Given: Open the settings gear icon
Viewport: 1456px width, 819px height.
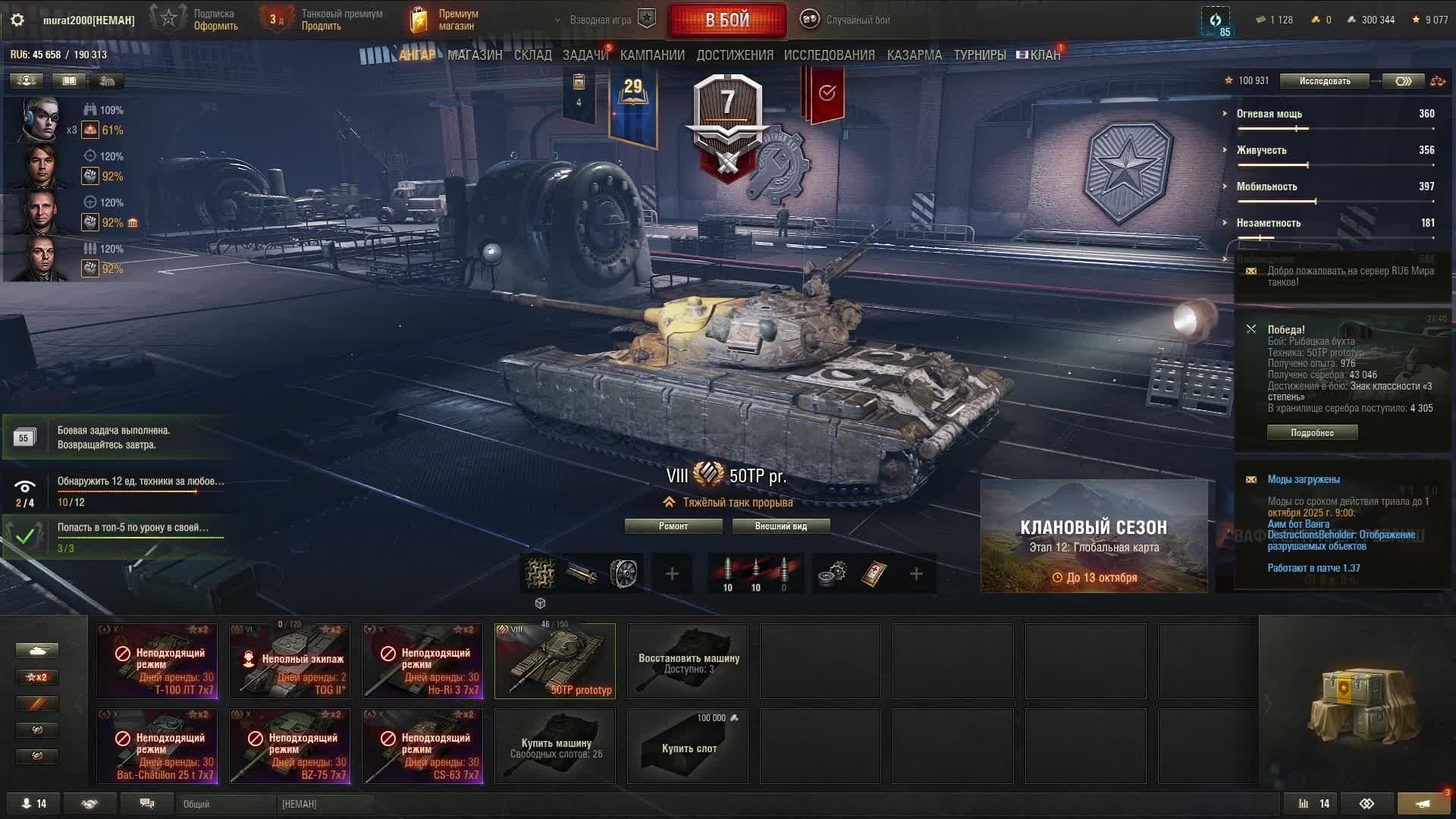Looking at the screenshot, I should [17, 20].
